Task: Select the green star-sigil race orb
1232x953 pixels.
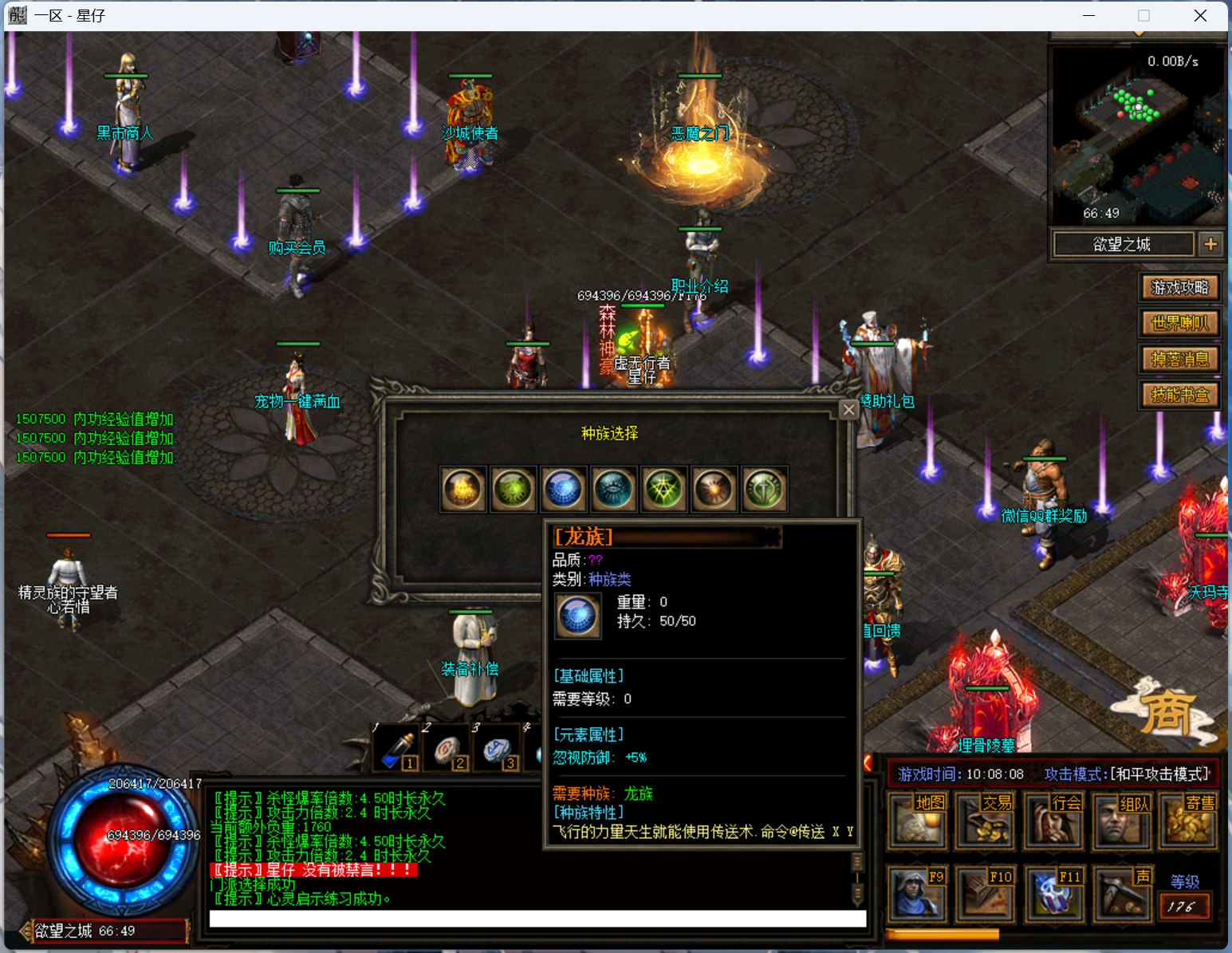Action: click(663, 489)
